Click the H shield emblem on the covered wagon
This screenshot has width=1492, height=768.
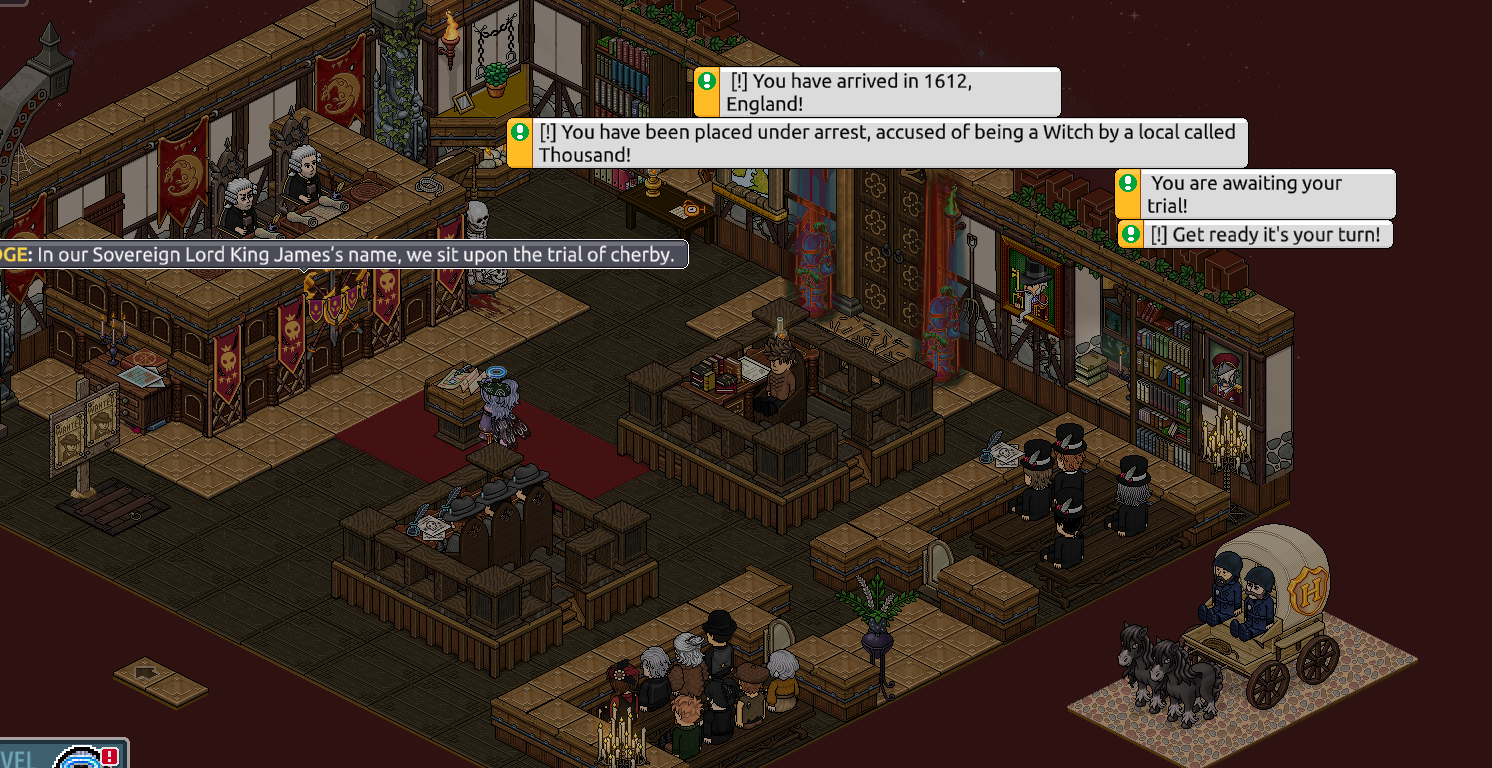click(x=1308, y=591)
